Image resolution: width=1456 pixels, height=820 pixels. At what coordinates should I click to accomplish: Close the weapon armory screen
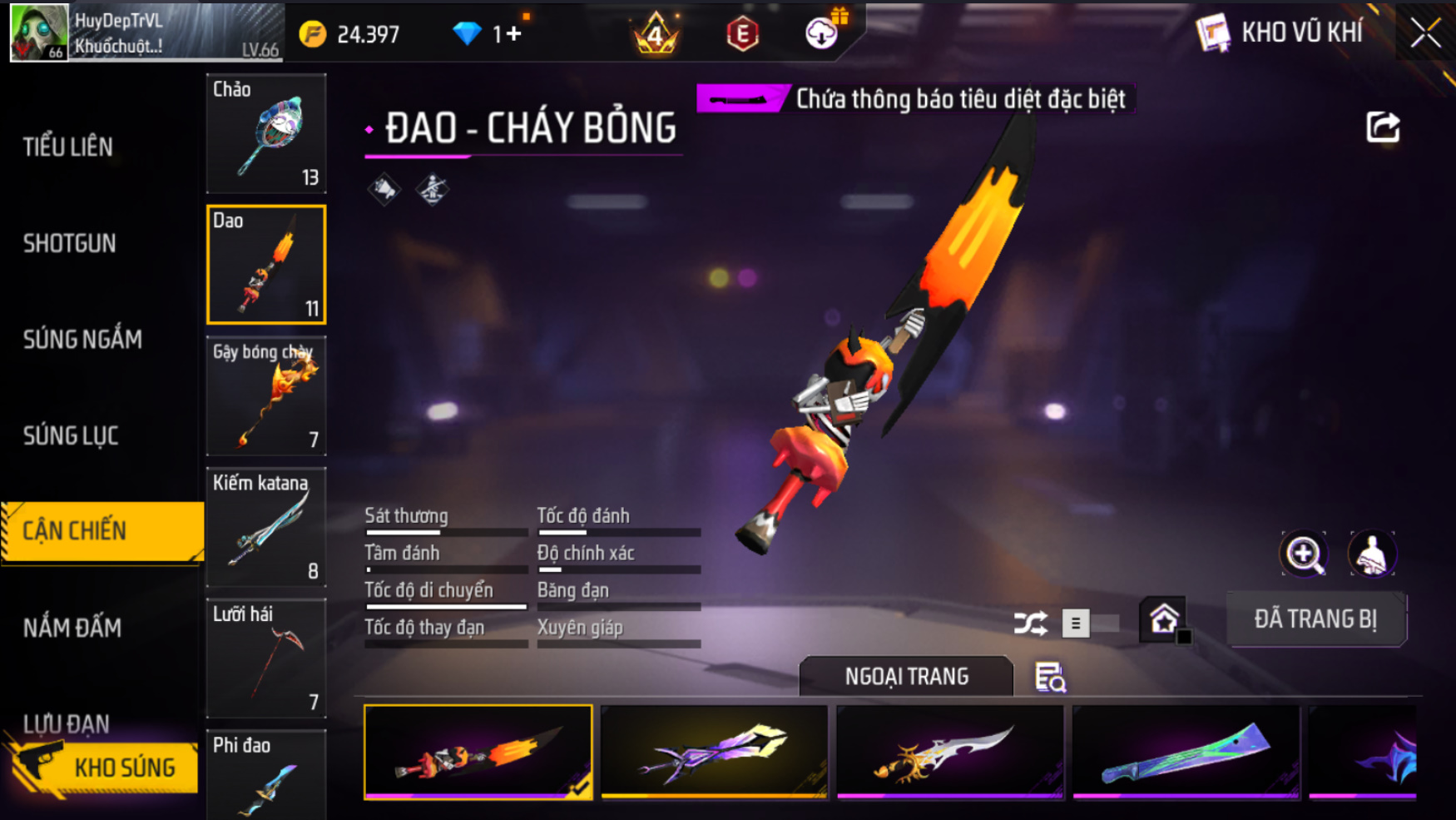[1425, 33]
